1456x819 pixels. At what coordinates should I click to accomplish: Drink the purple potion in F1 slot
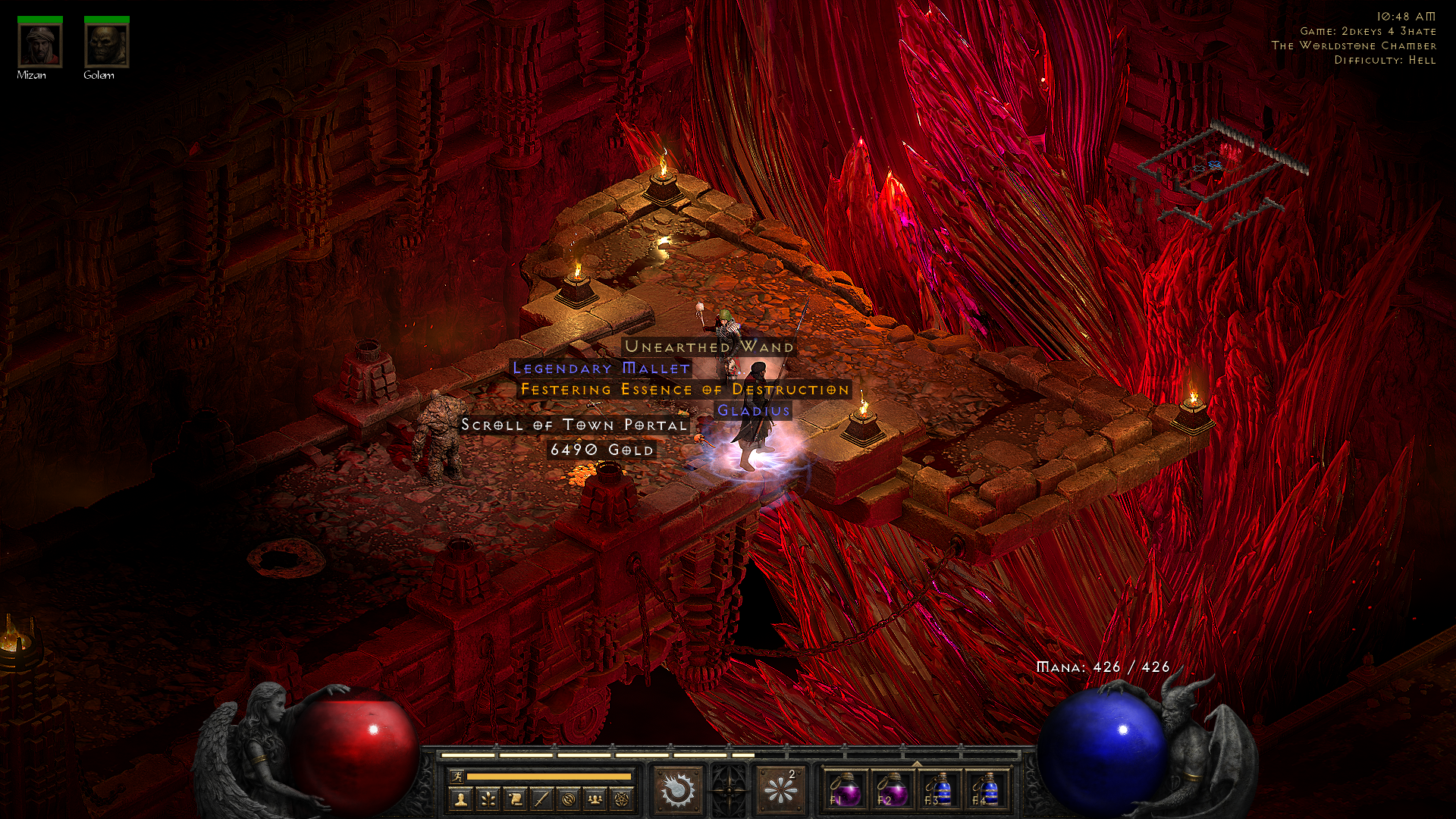click(x=844, y=790)
